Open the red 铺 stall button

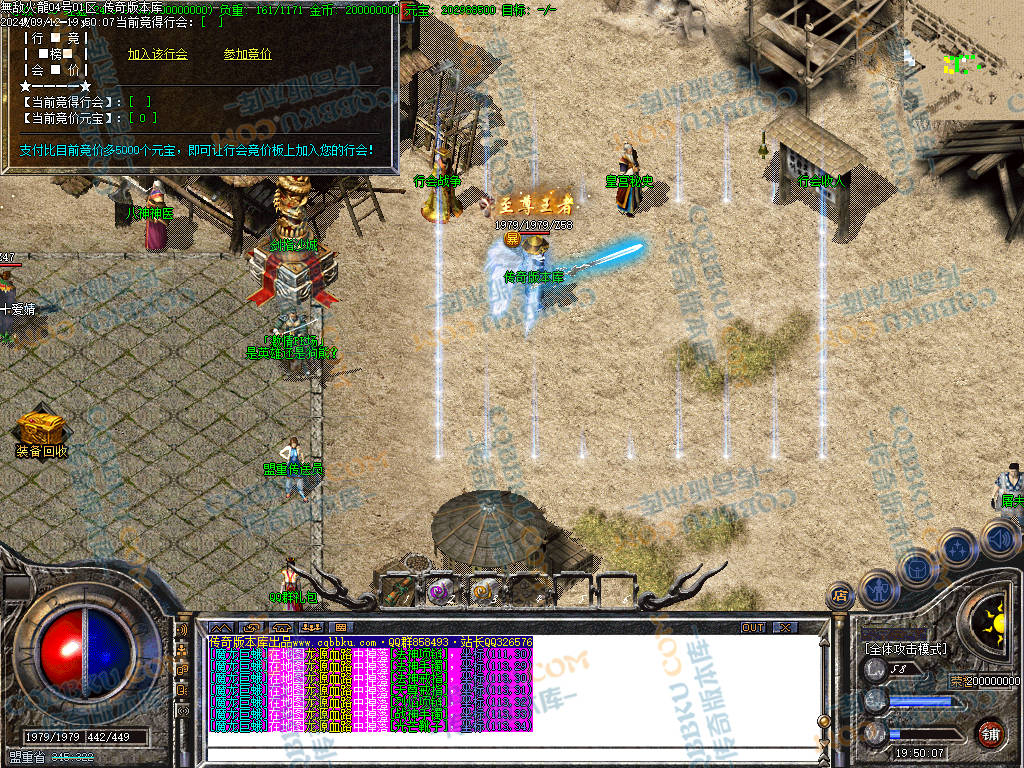(x=990, y=732)
